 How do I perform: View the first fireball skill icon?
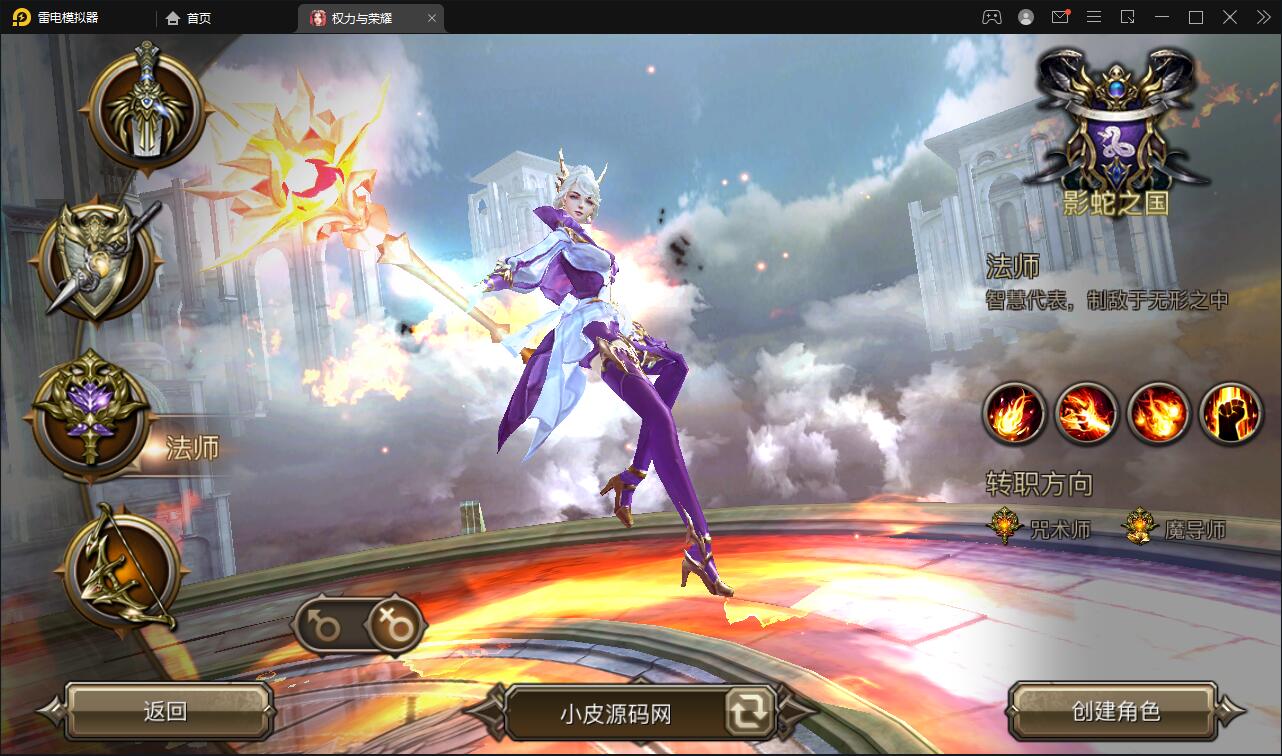click(x=1012, y=413)
